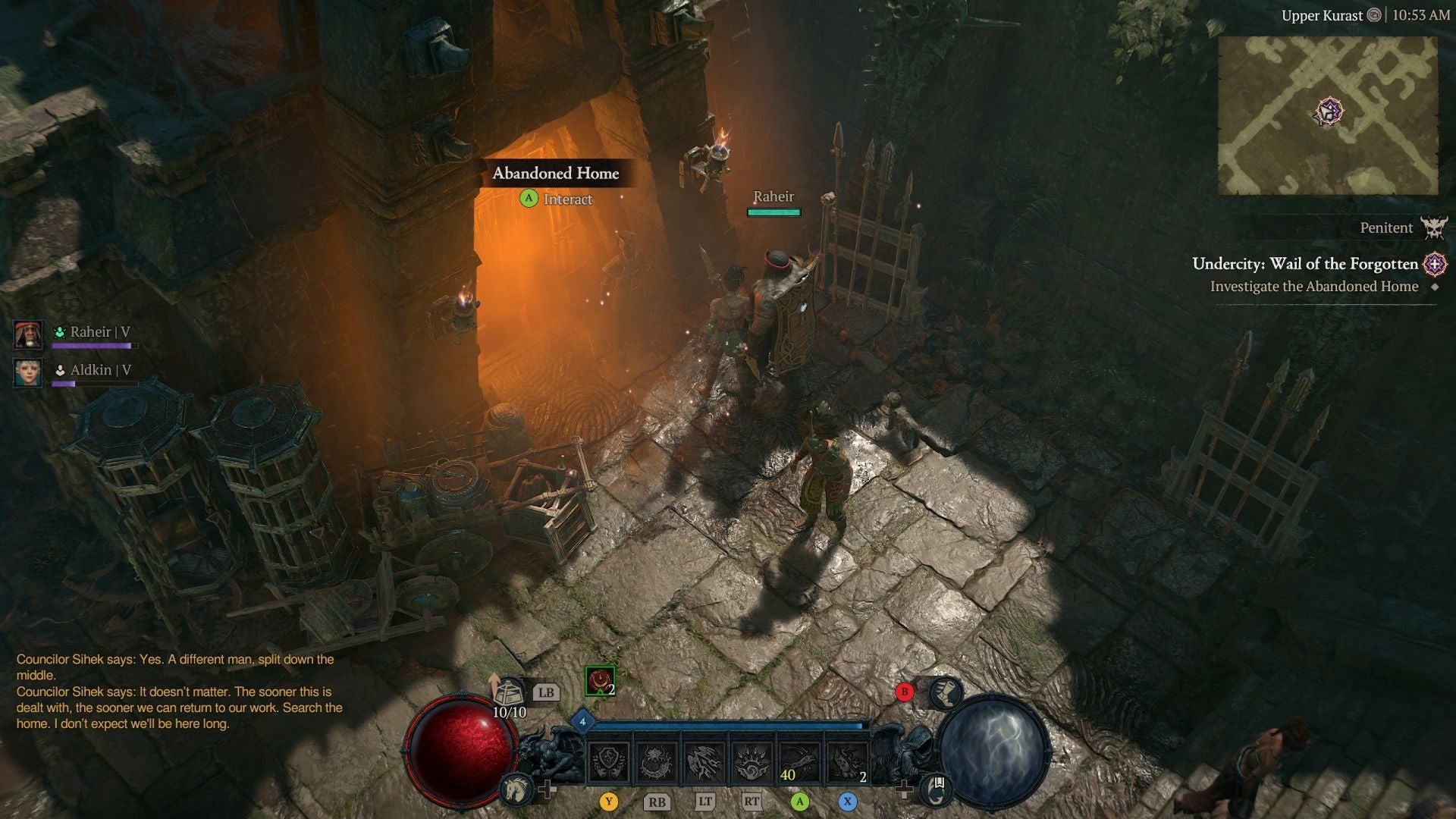Click the emote wheel icon at bottom right

click(935, 789)
